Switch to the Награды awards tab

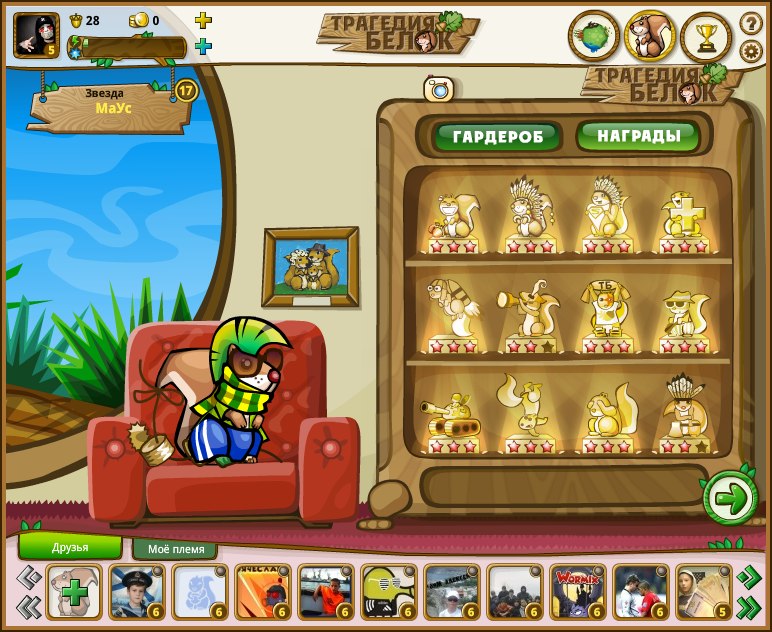pyautogui.click(x=638, y=135)
